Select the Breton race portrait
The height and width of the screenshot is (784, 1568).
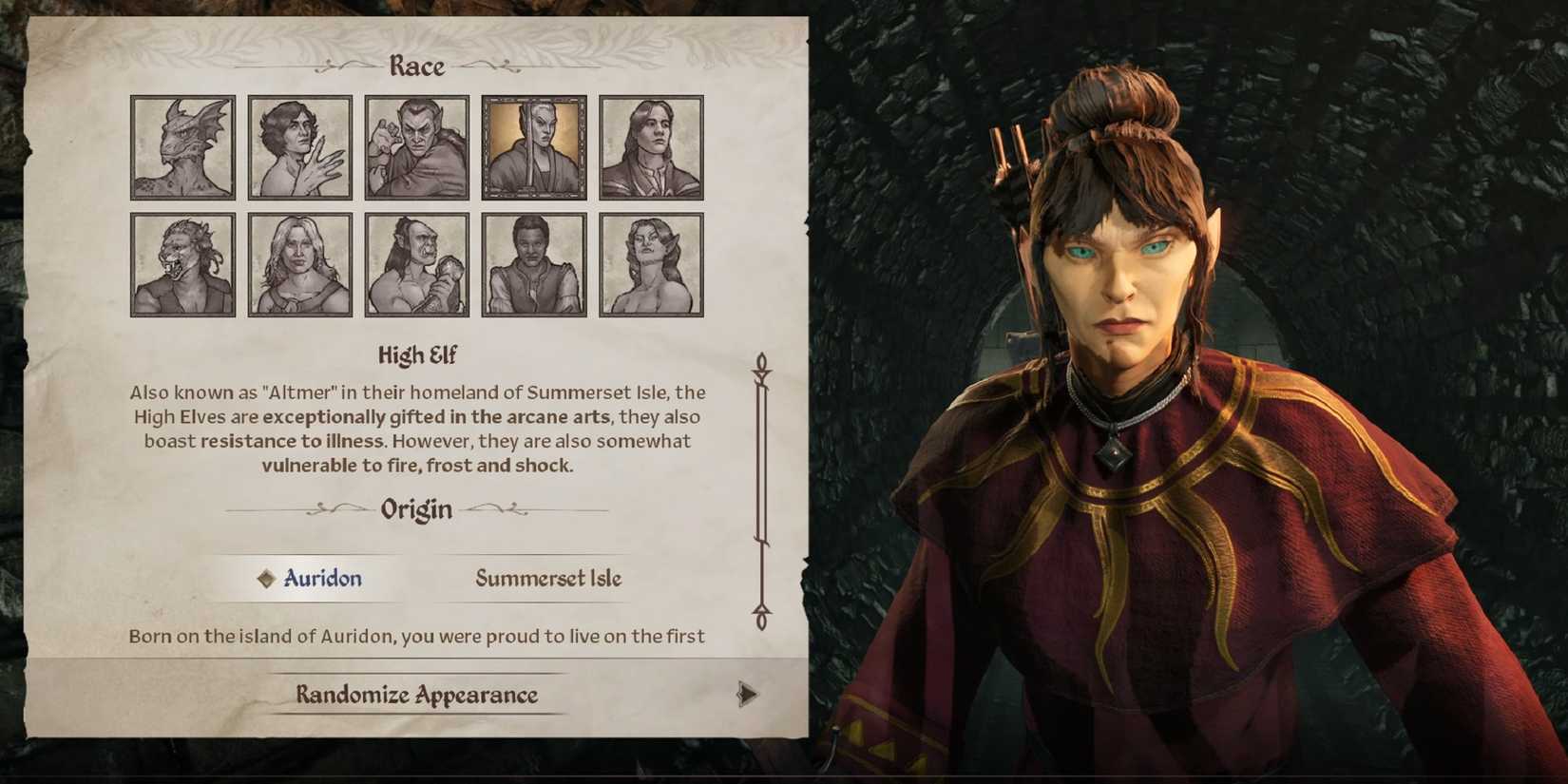point(299,147)
